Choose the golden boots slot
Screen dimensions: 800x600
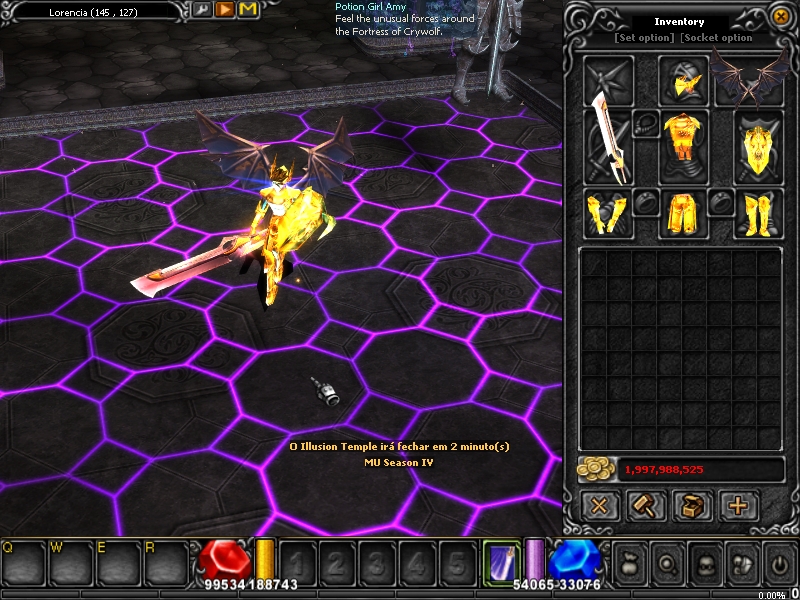tap(759, 213)
